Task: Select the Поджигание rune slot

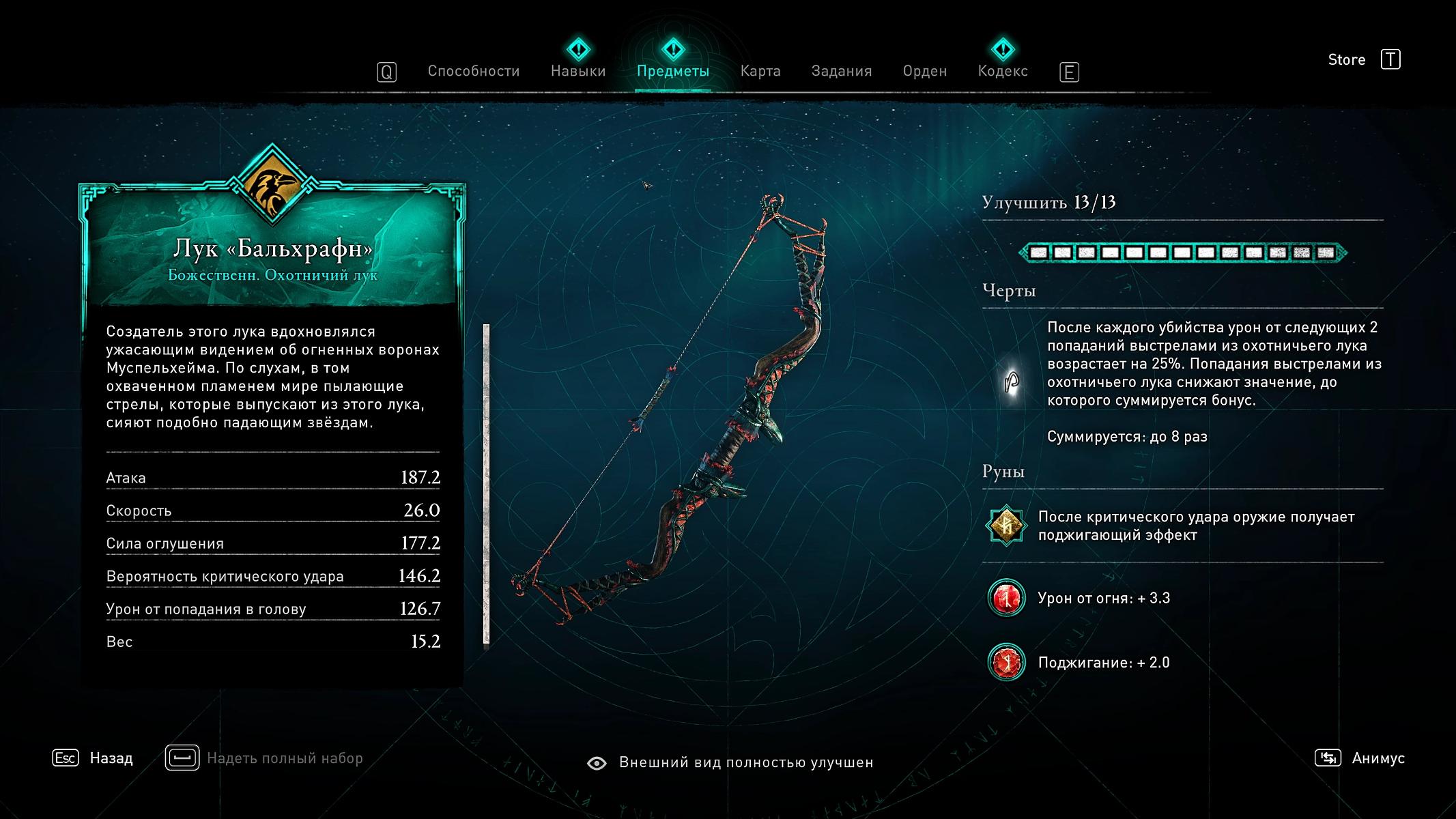Action: point(1006,663)
